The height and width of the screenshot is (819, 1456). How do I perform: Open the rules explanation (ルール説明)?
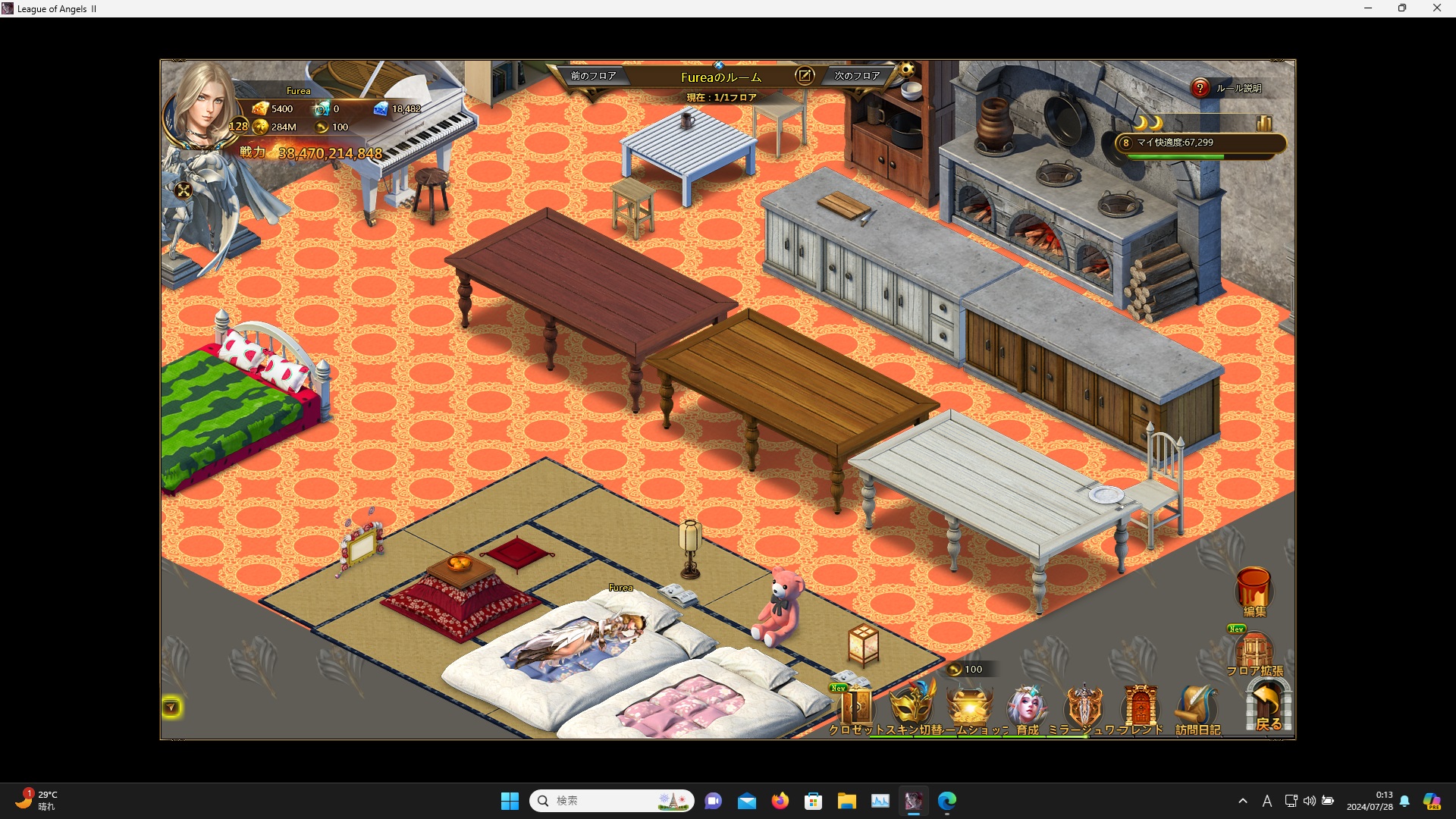[1200, 88]
